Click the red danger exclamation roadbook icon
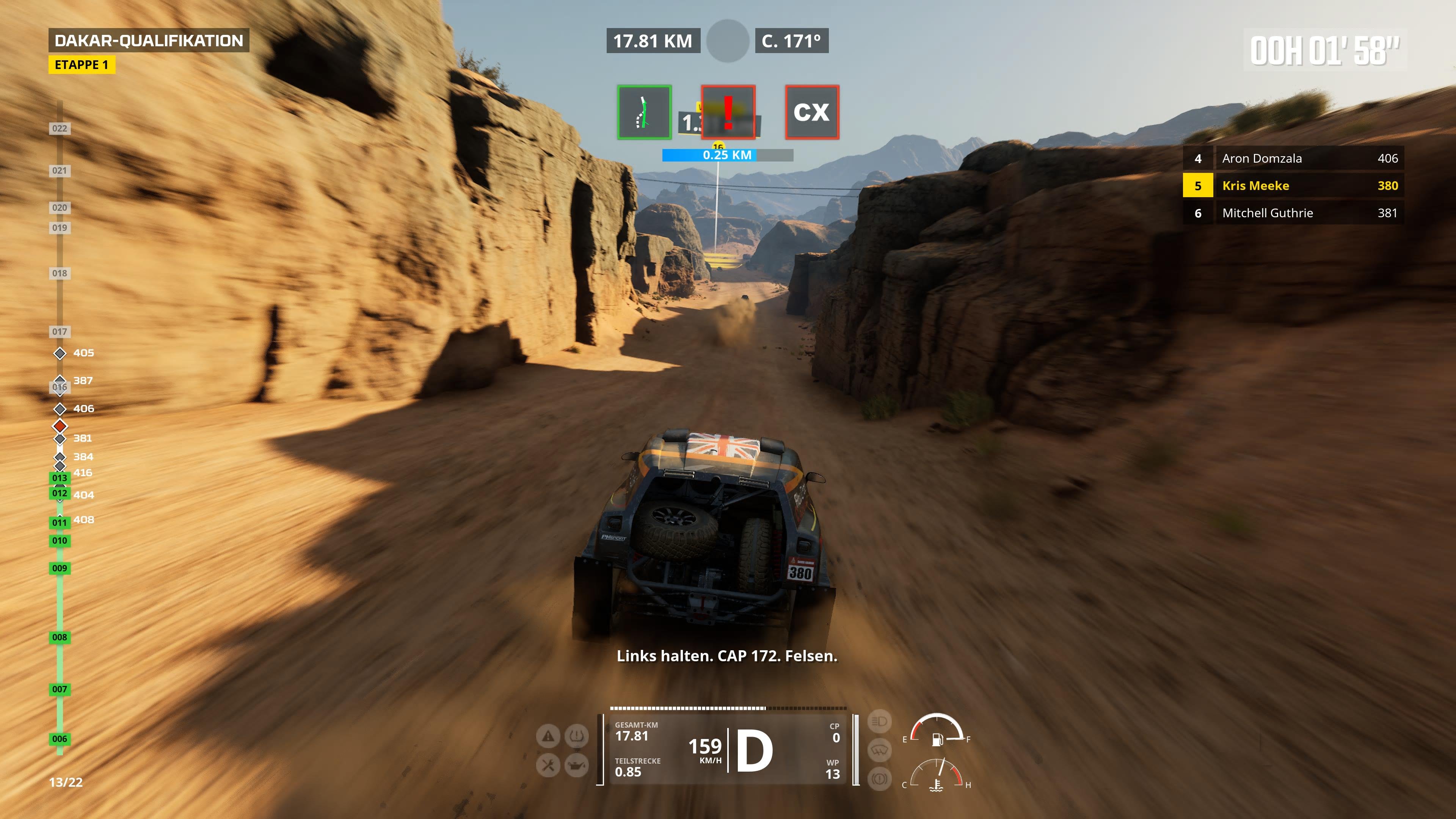1456x819 pixels. (729, 113)
